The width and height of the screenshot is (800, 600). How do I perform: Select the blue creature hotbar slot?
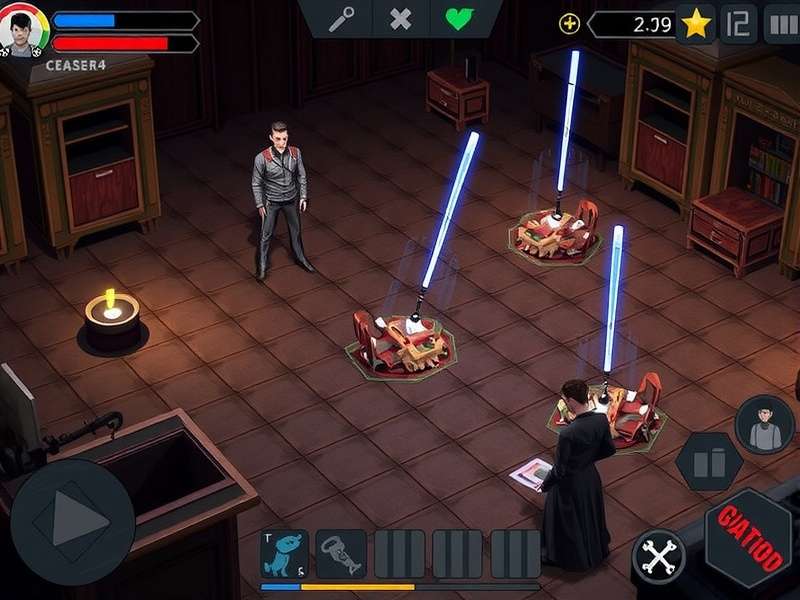pyautogui.click(x=284, y=554)
